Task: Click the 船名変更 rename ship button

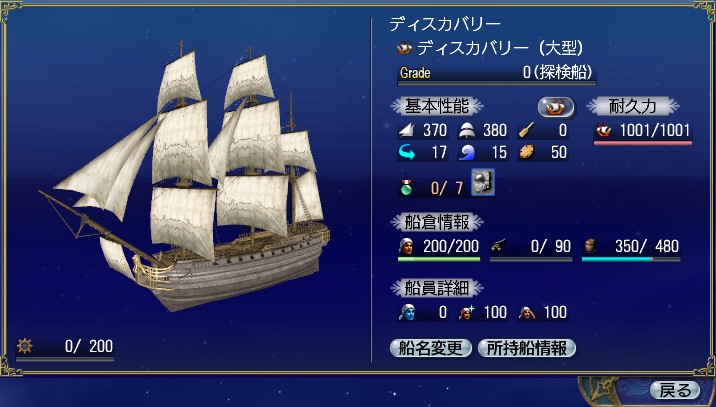Action: pyautogui.click(x=430, y=348)
